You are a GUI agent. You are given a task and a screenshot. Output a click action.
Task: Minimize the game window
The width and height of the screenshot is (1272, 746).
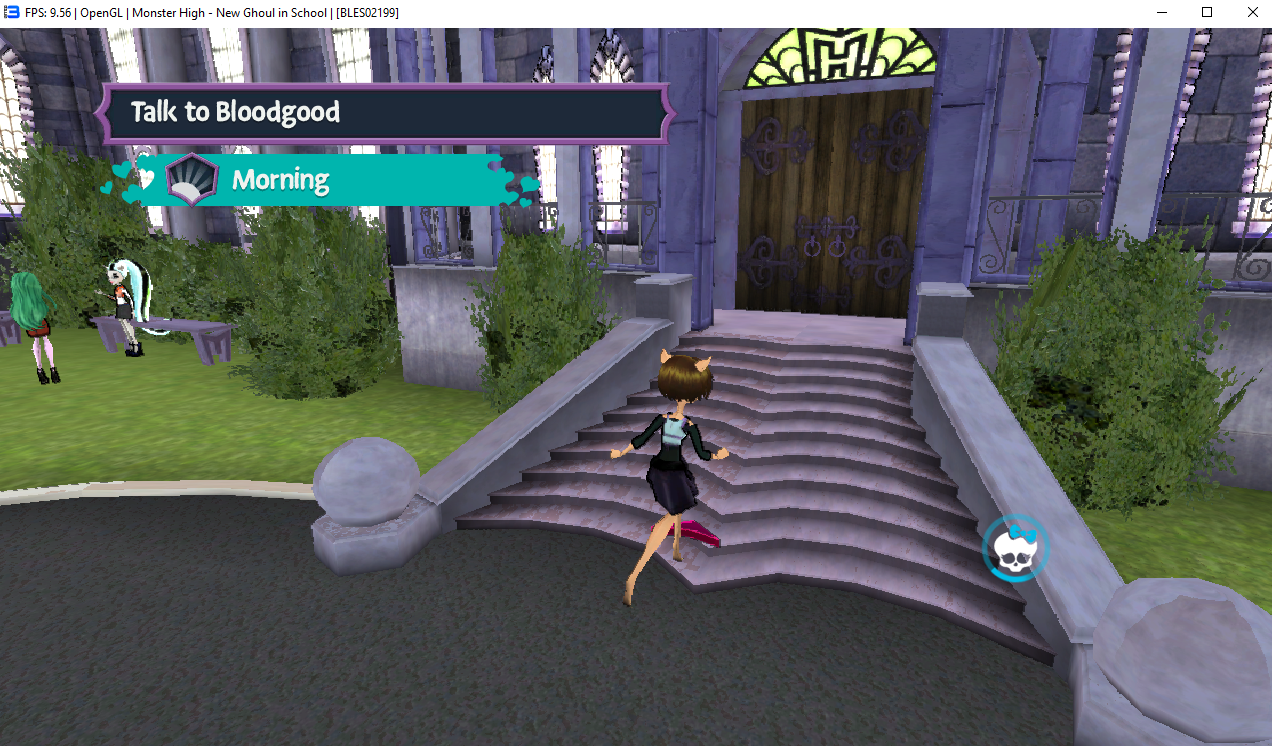pos(1161,12)
